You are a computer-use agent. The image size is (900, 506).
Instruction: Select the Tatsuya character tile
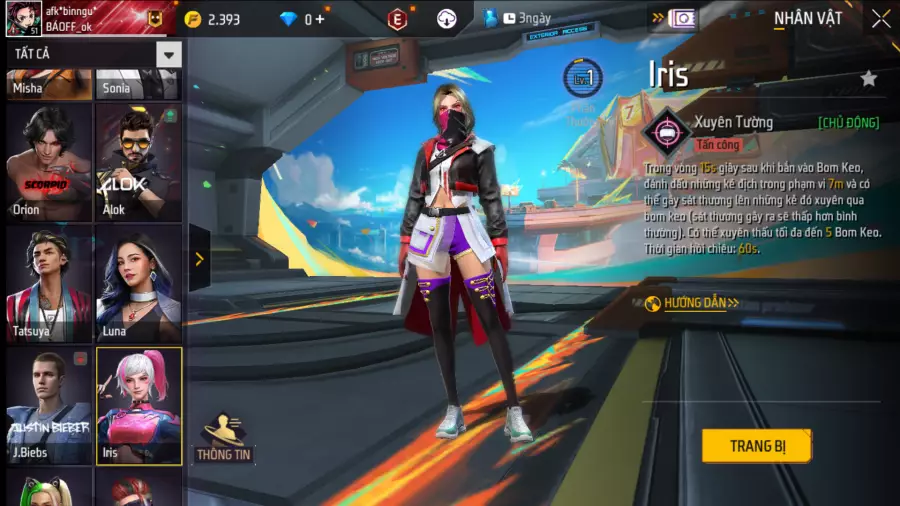(49, 283)
